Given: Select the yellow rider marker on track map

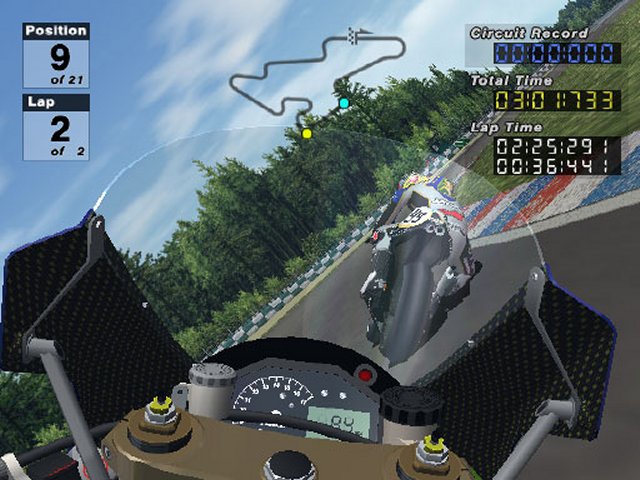Looking at the screenshot, I should point(307,133).
